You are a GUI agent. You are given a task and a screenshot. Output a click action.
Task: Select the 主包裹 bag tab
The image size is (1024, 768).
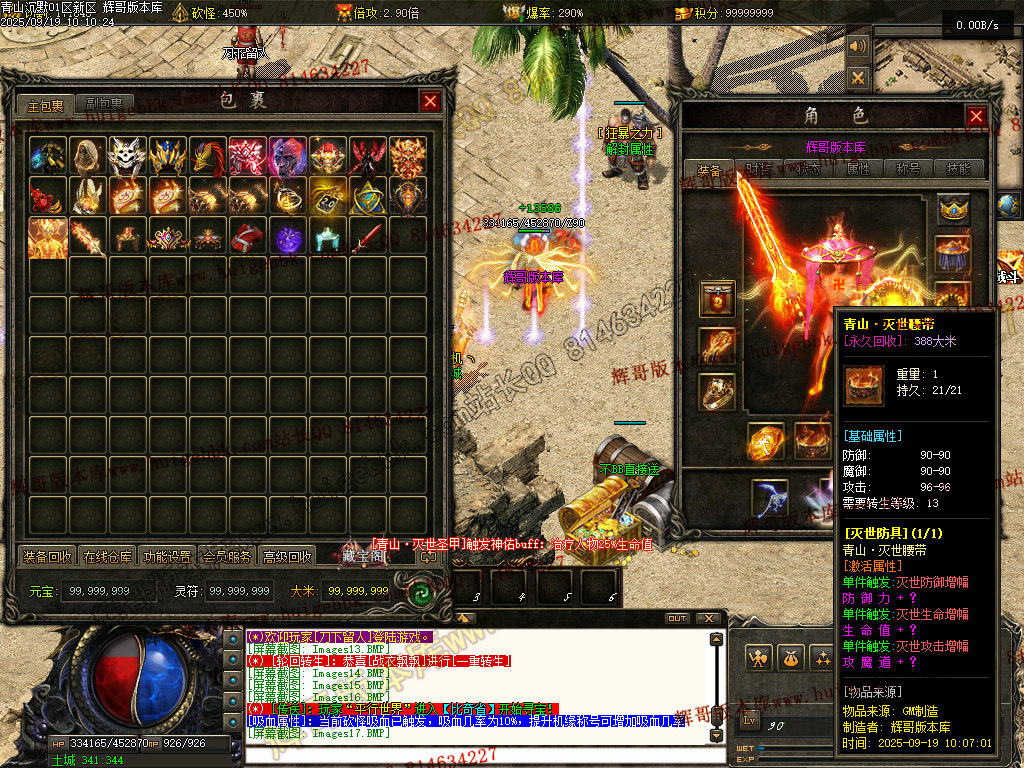pos(46,104)
